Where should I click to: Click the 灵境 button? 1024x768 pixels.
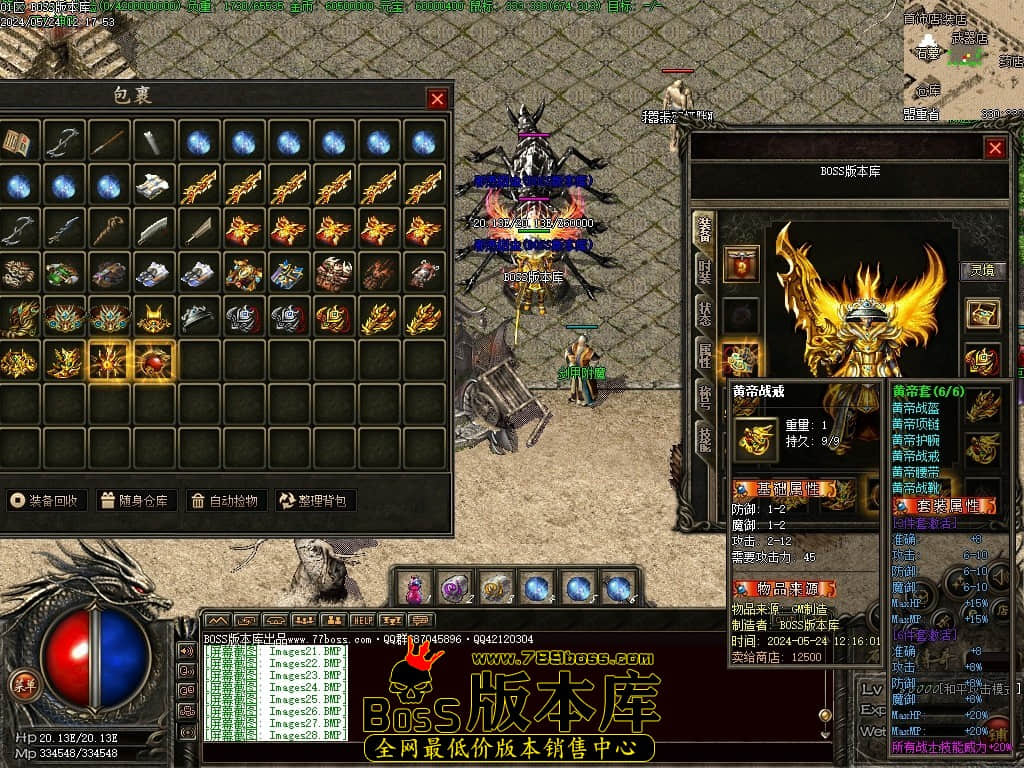pyautogui.click(x=982, y=269)
